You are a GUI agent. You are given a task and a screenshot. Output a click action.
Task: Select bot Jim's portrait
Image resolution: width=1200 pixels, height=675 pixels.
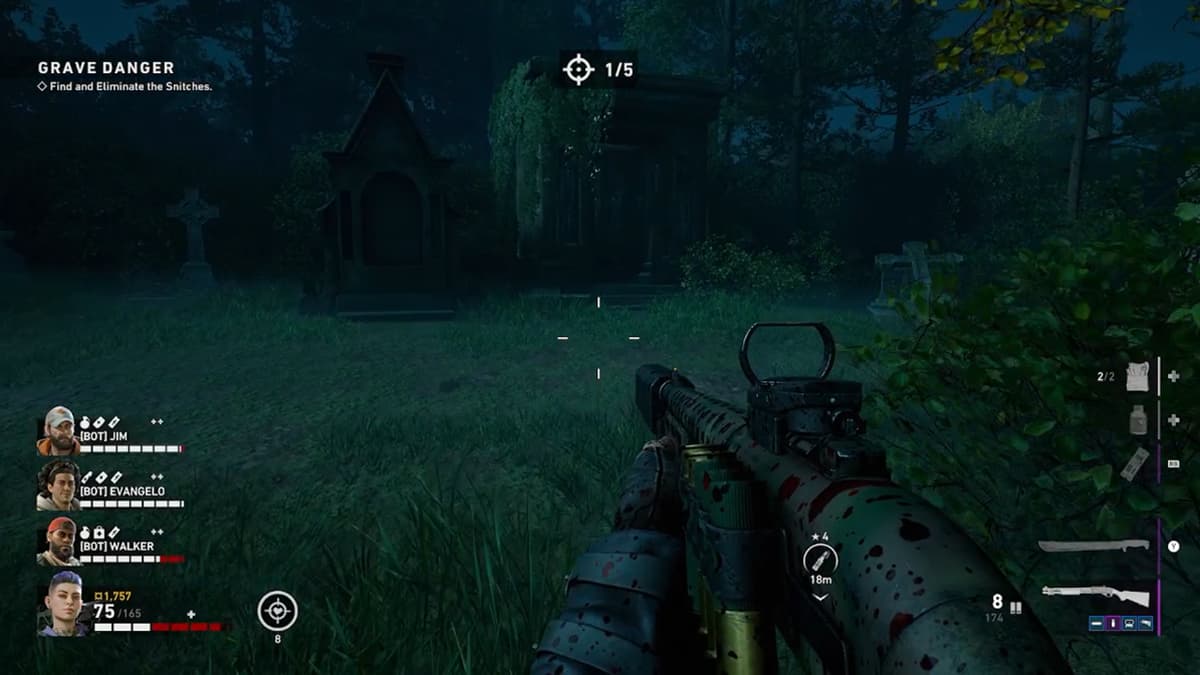point(59,431)
